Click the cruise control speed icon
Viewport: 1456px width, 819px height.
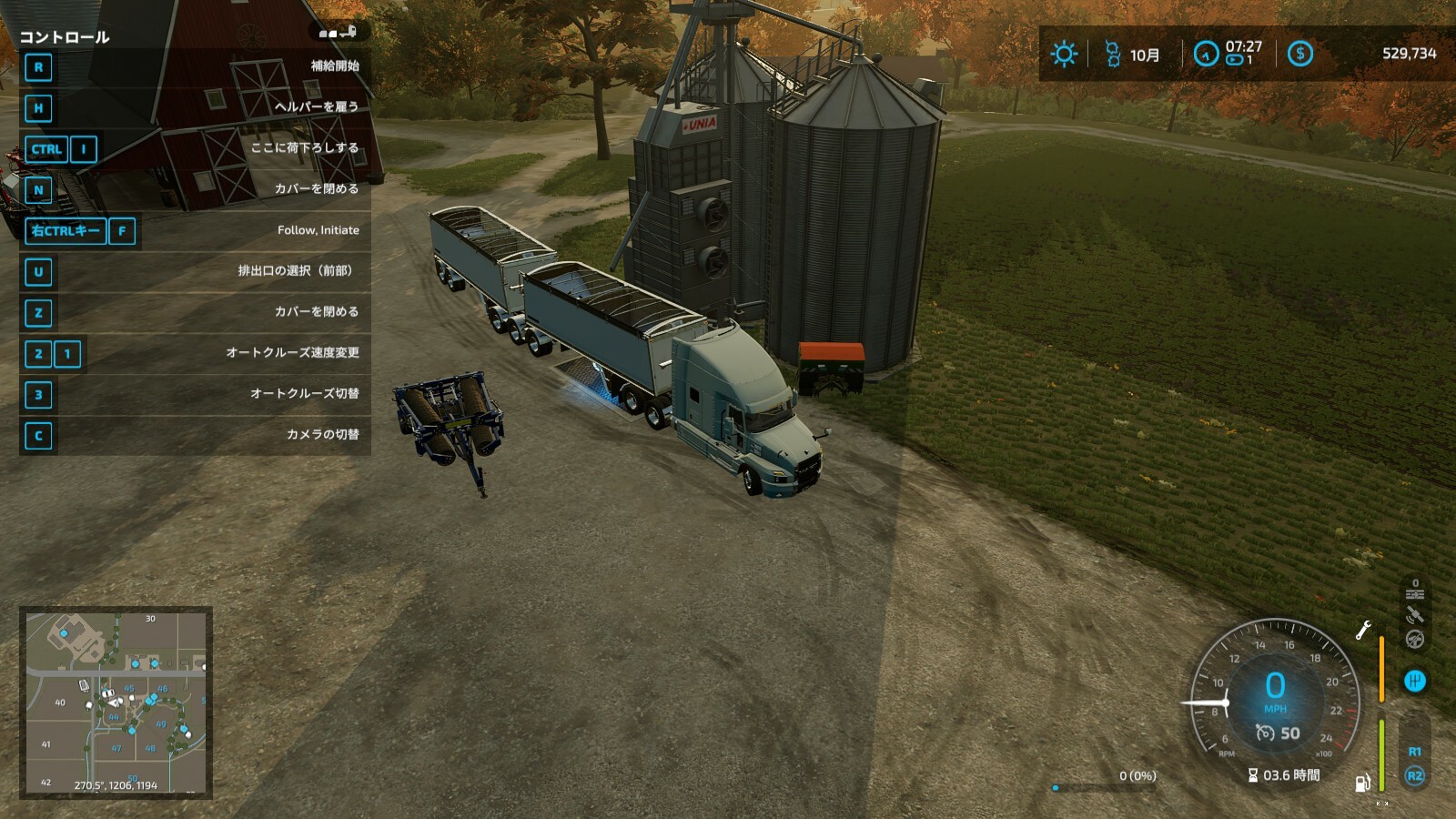pos(1265,733)
